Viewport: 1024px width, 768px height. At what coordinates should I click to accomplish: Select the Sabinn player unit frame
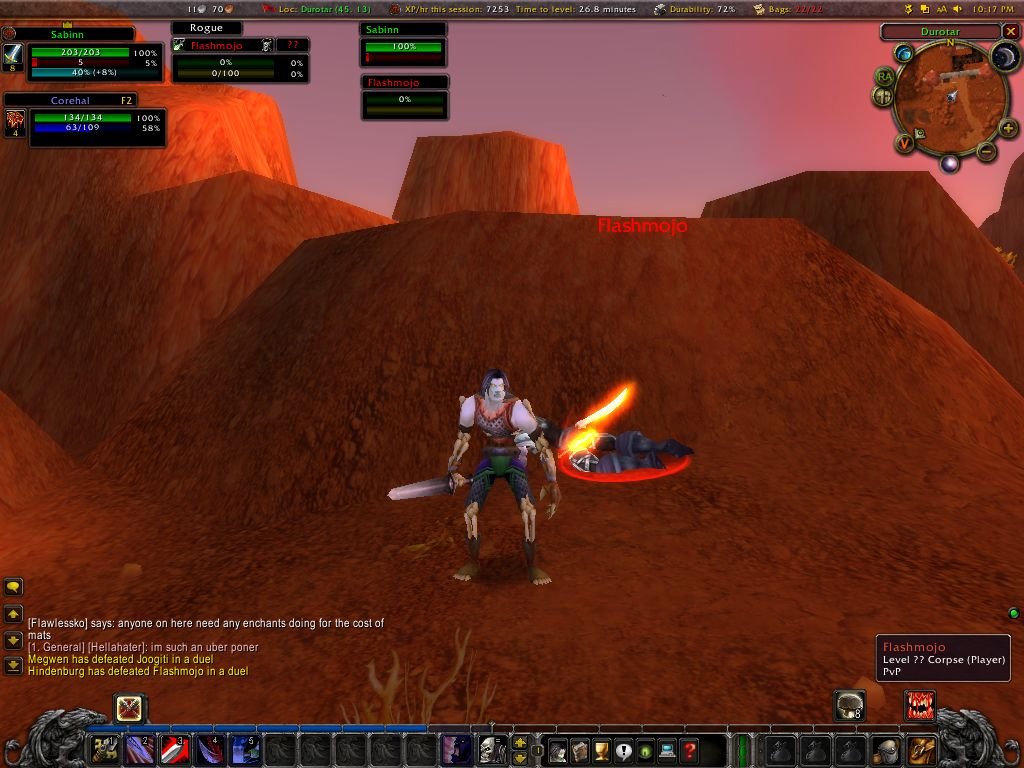80,55
